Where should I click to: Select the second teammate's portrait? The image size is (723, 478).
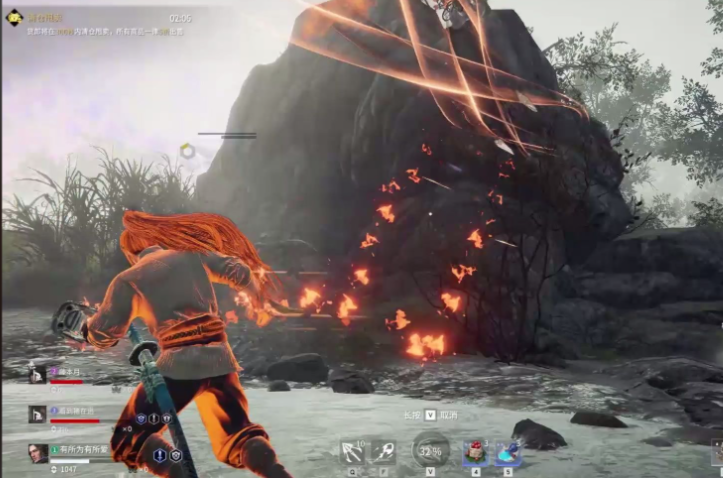(x=37, y=413)
